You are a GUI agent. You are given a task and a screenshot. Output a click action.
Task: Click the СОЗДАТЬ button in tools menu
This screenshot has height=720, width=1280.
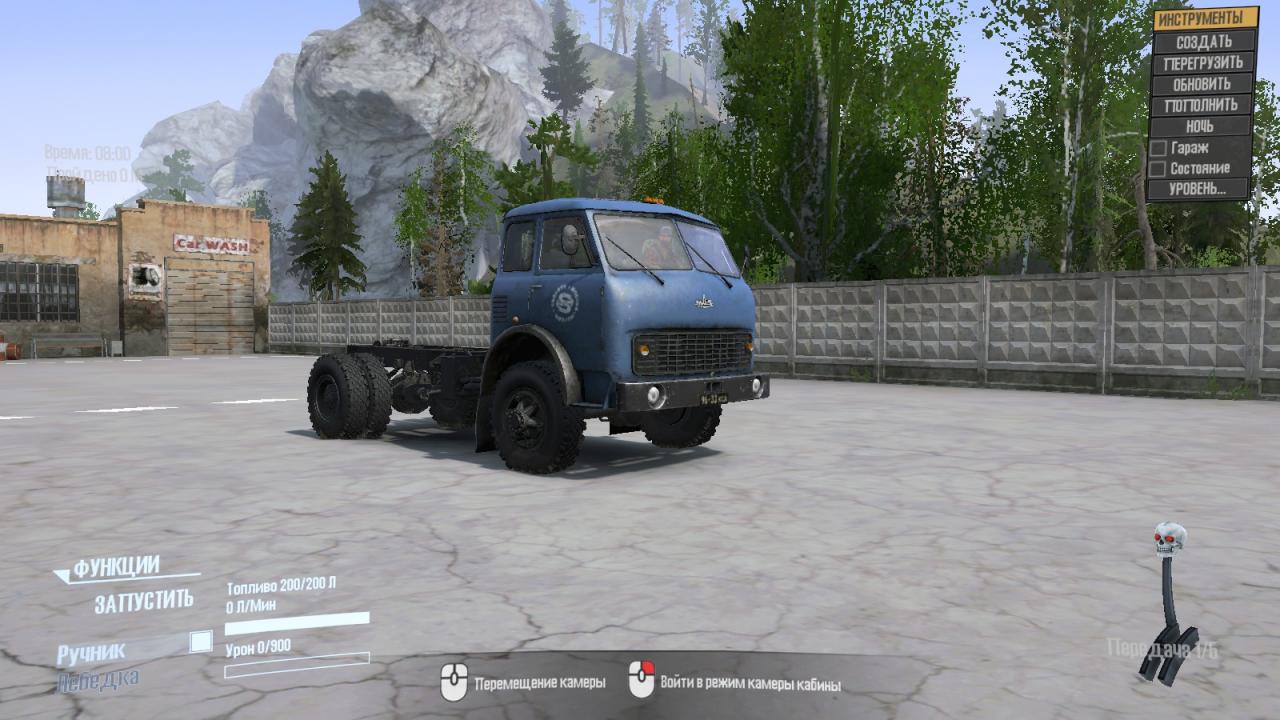click(1203, 42)
